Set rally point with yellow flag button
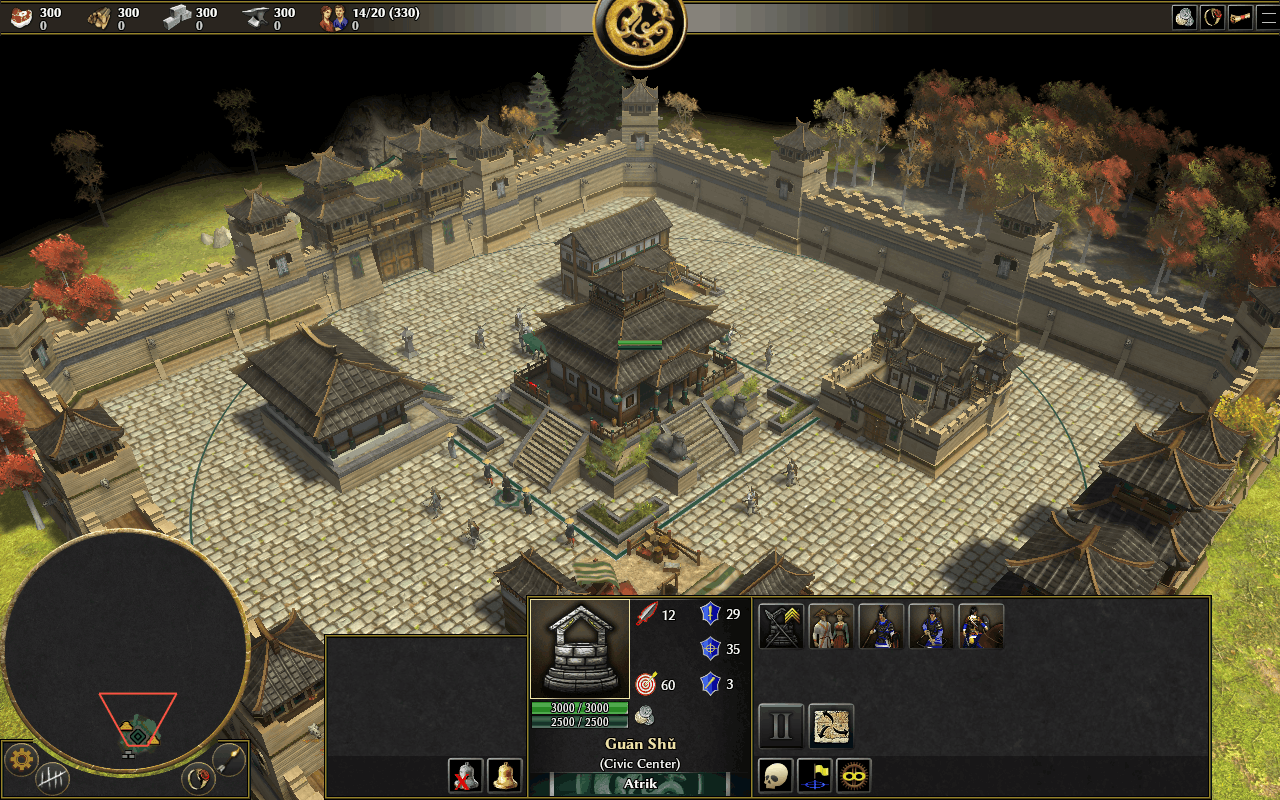Screen dimensions: 1280x800 (x=815, y=775)
